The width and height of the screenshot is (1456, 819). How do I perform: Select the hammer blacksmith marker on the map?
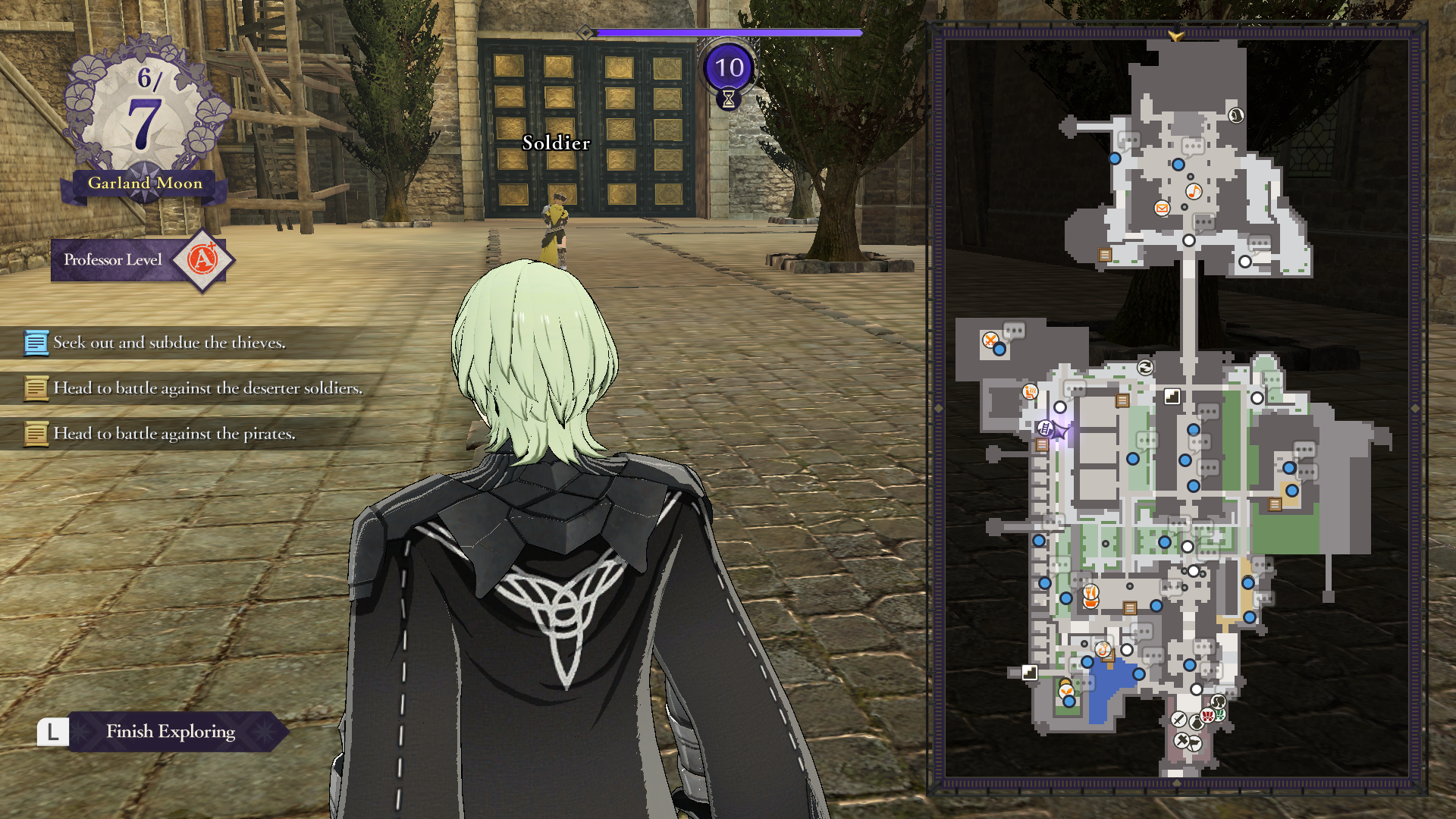pos(1182,740)
